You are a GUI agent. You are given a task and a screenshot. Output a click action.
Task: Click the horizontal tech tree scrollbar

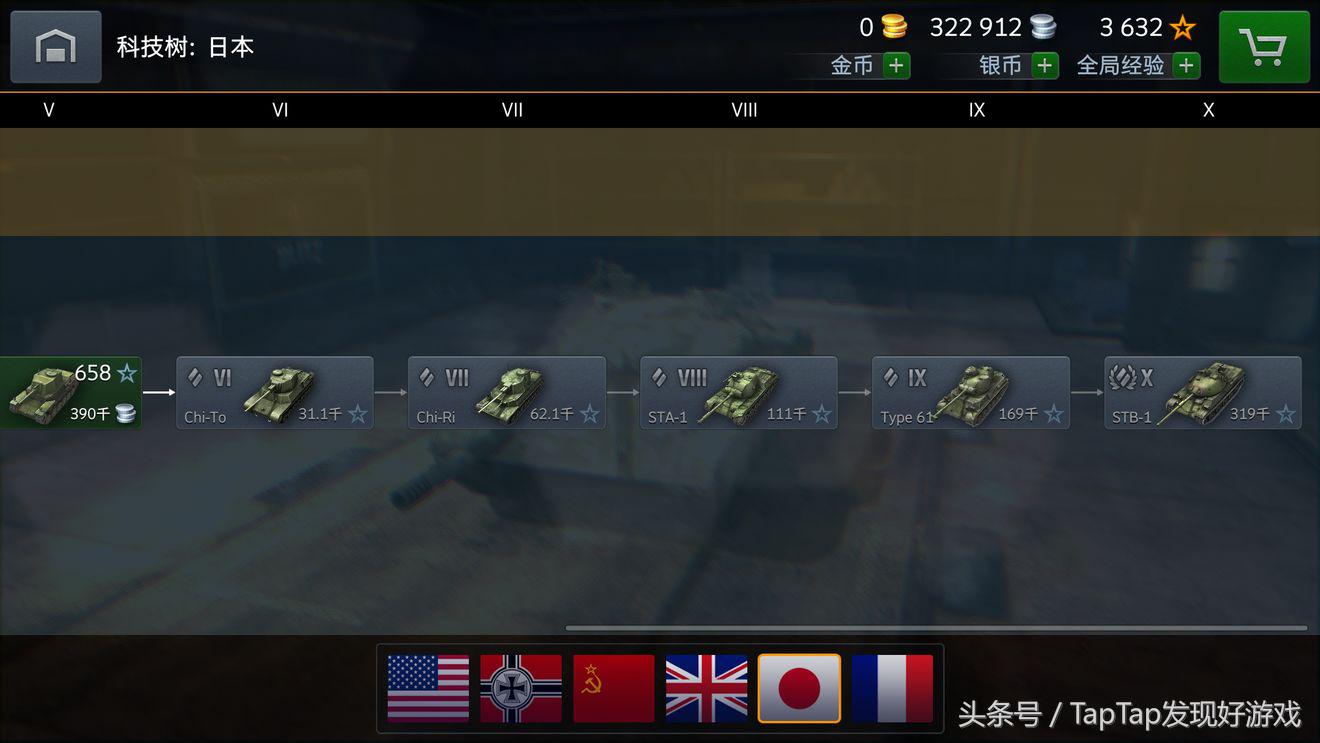point(936,628)
